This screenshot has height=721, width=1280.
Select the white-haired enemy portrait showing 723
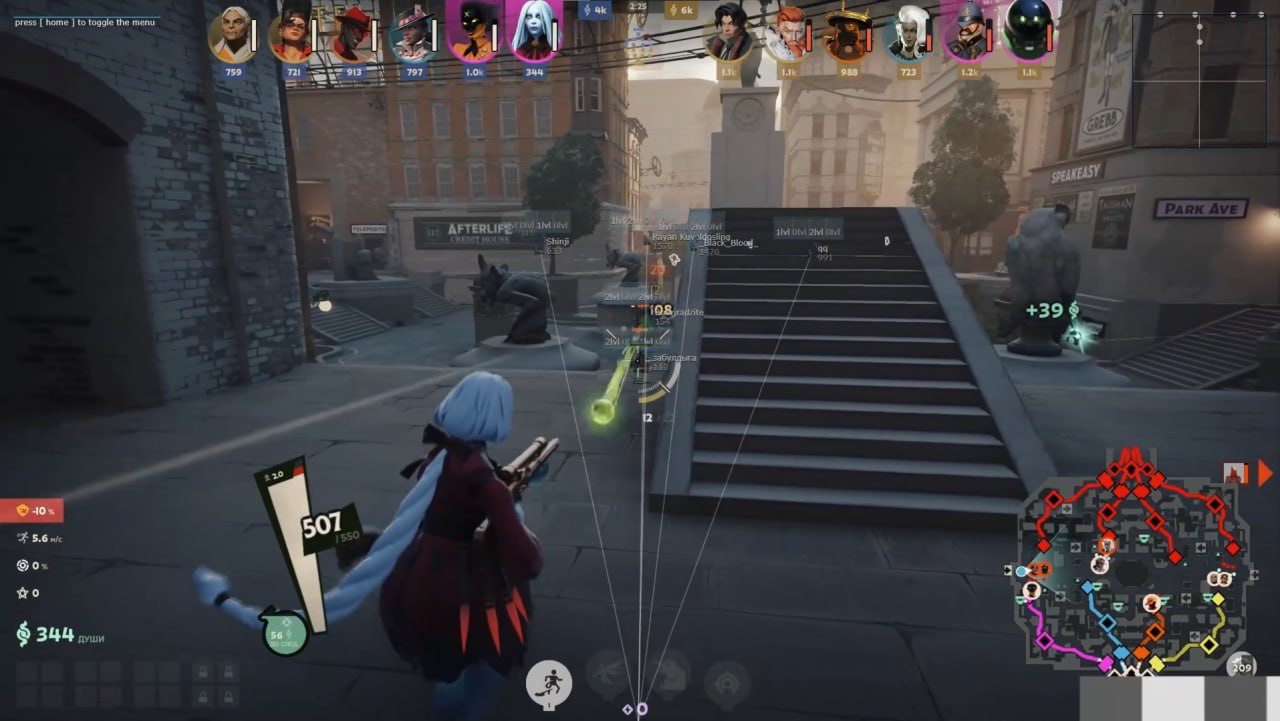pos(908,34)
